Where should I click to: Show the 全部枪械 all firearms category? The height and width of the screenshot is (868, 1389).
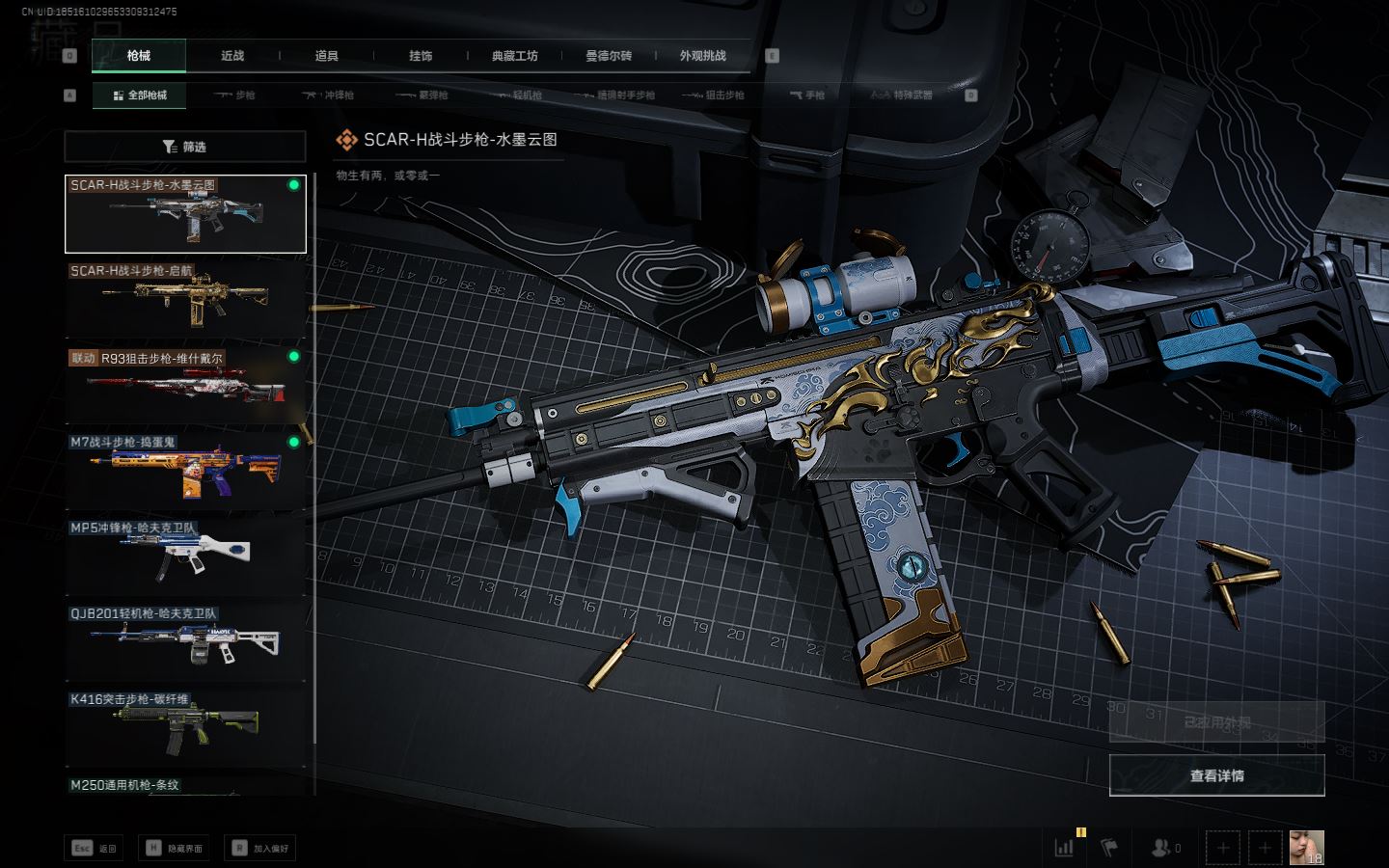[140, 95]
